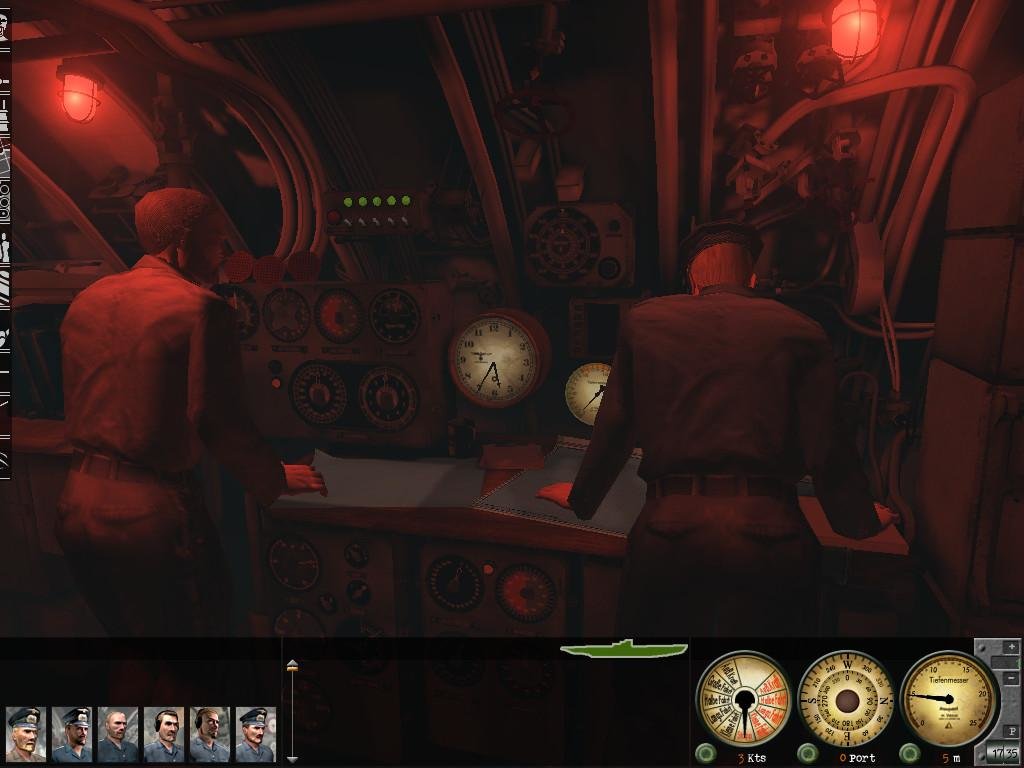Click the down arrow on message scrollbar

[x=292, y=759]
